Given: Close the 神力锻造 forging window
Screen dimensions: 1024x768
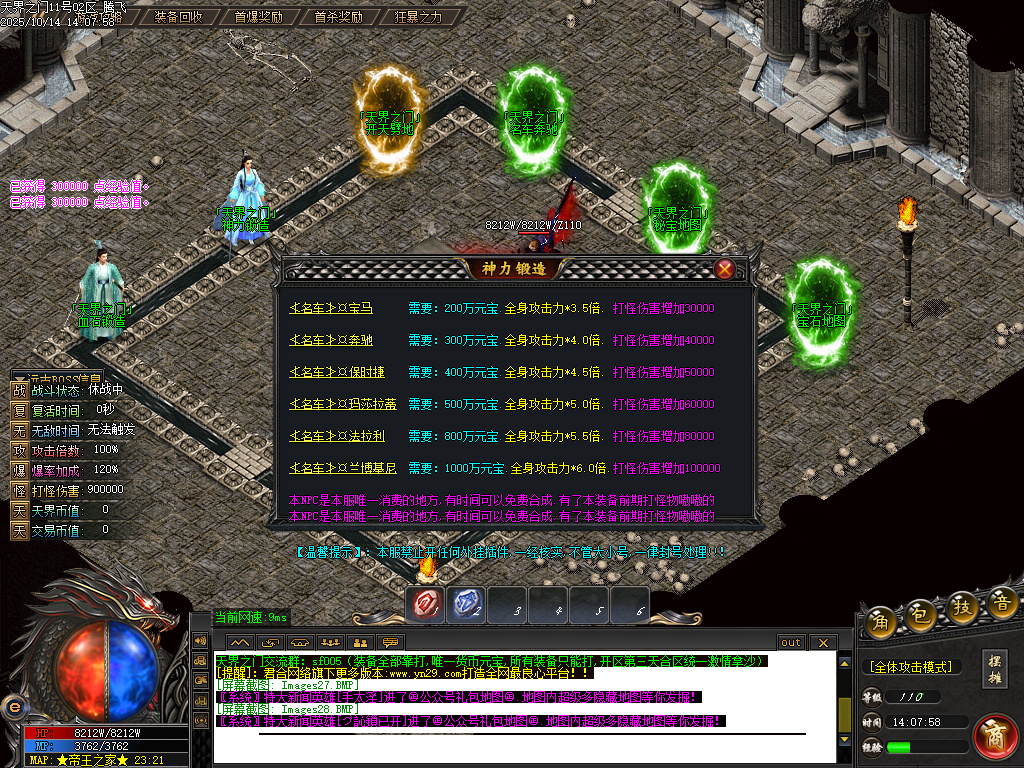Looking at the screenshot, I should 725,269.
